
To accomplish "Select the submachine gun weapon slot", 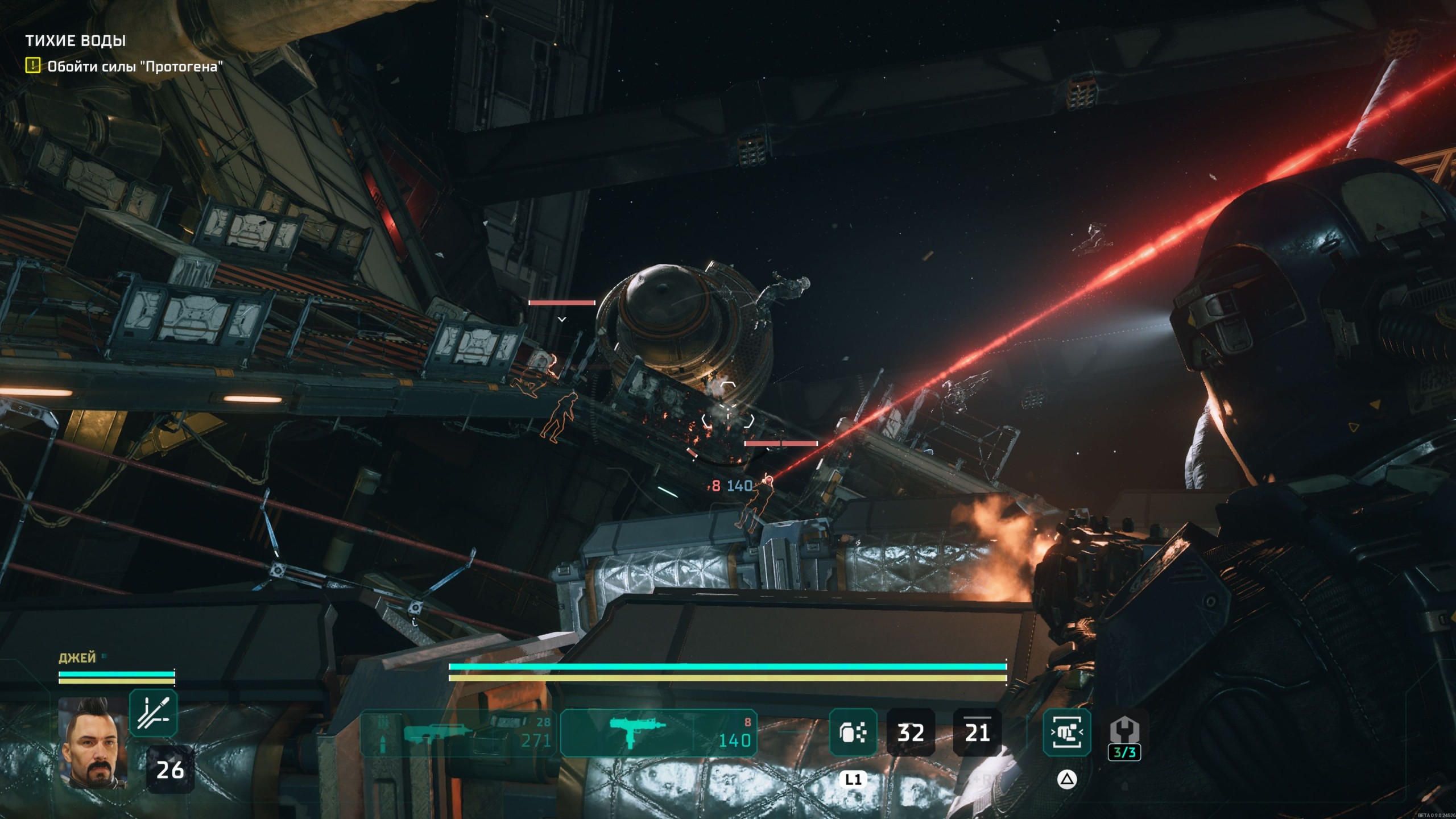I will pos(659,733).
